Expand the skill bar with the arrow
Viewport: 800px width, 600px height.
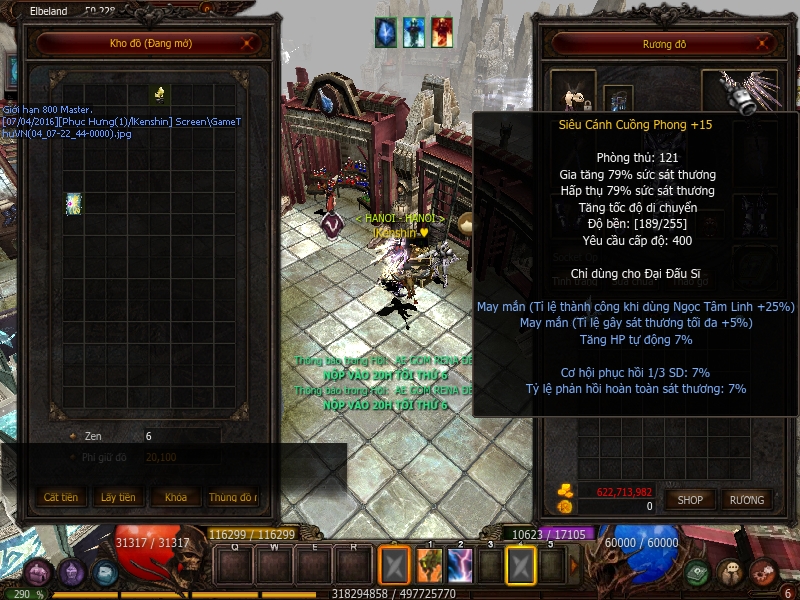click(x=573, y=566)
